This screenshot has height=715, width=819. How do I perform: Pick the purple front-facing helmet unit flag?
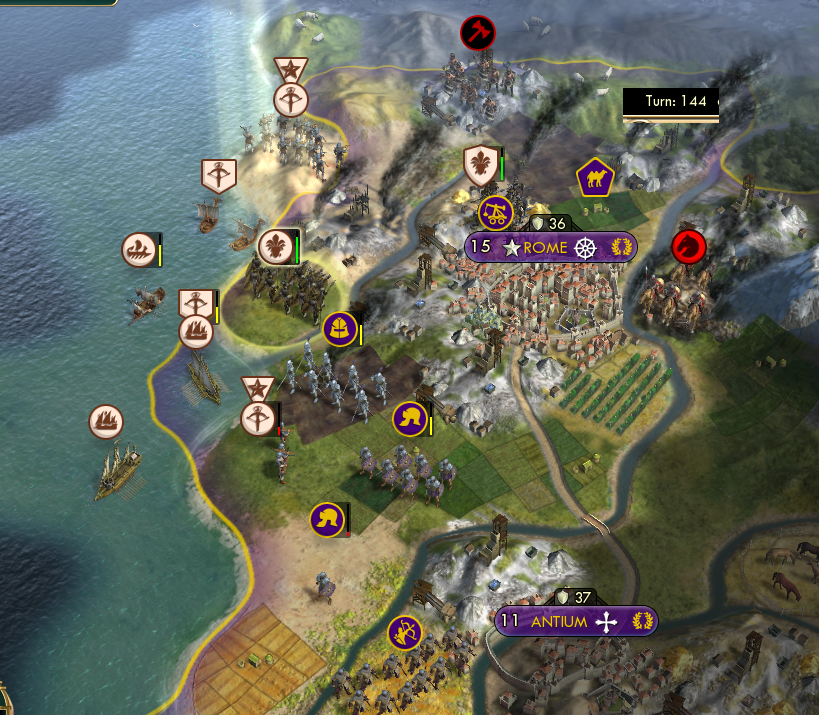tap(339, 327)
